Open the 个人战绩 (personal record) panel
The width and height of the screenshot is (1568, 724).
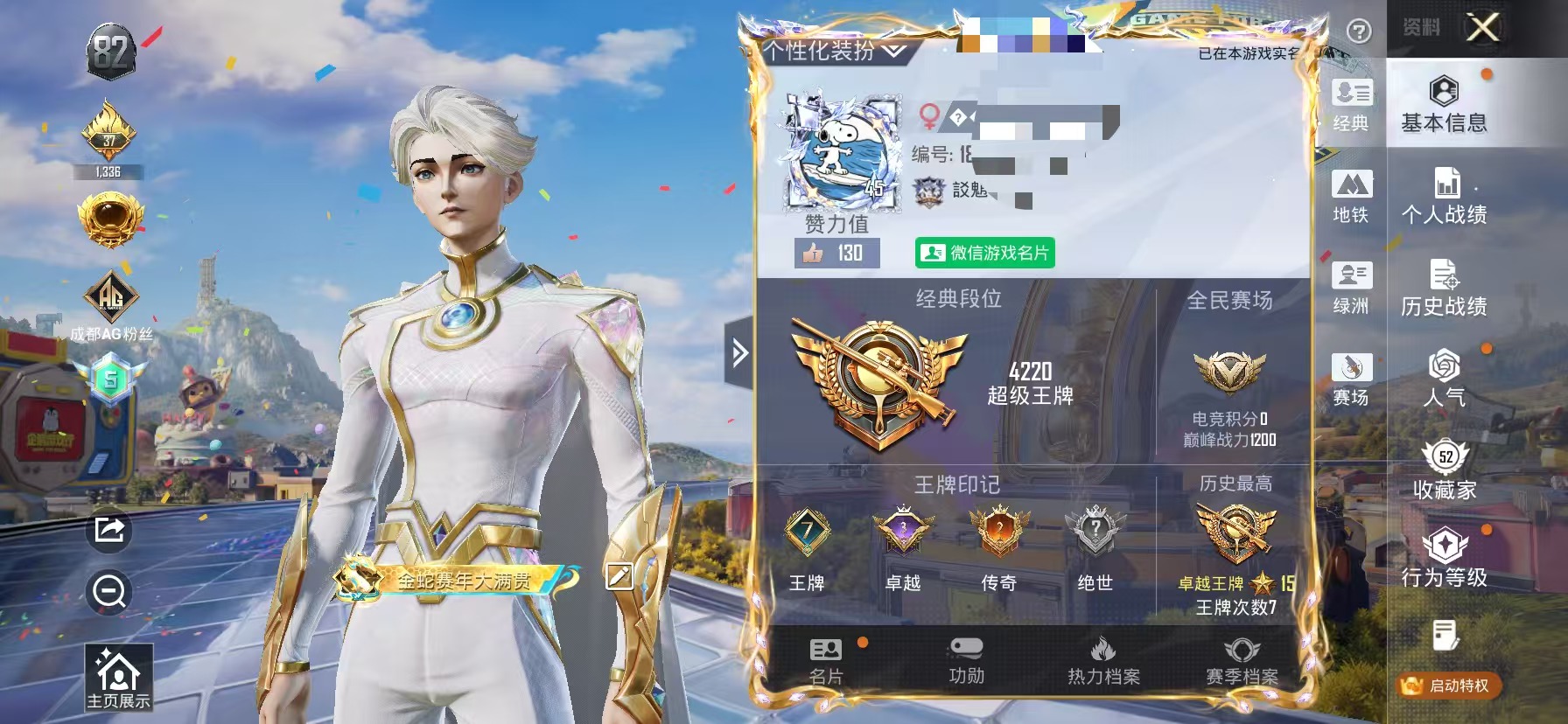coord(1444,199)
